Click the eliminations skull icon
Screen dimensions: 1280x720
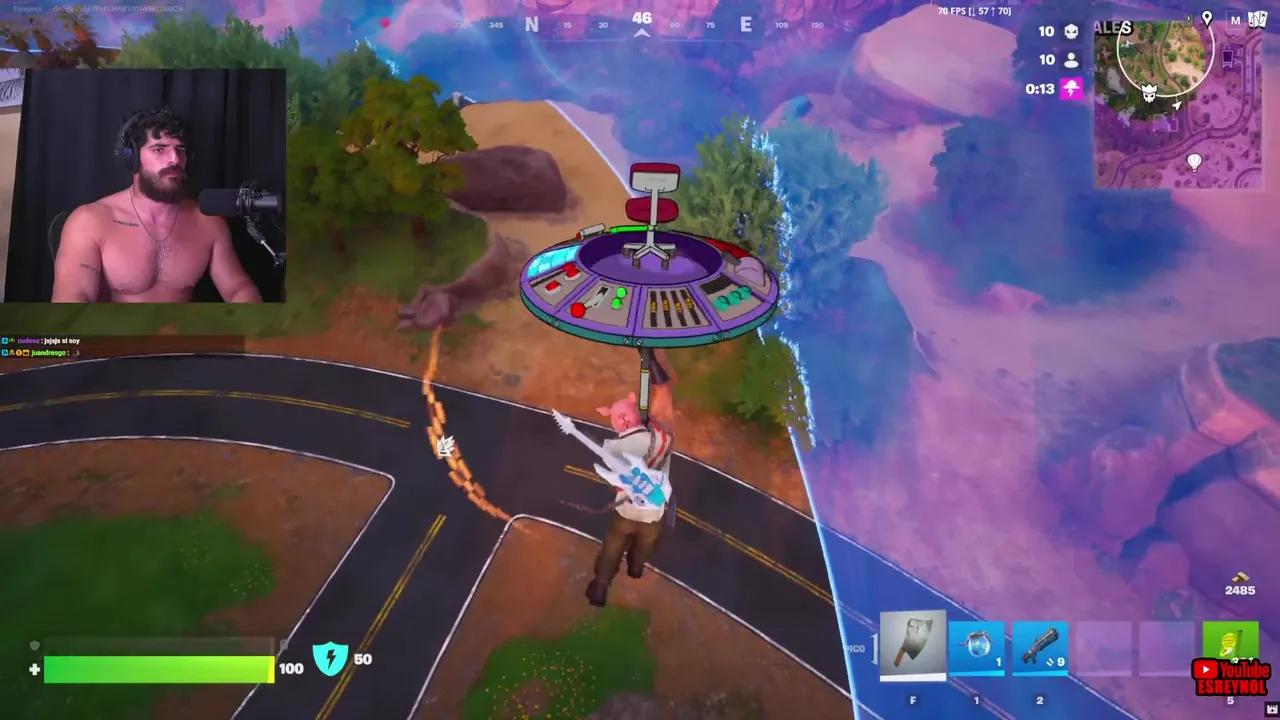tap(1071, 31)
